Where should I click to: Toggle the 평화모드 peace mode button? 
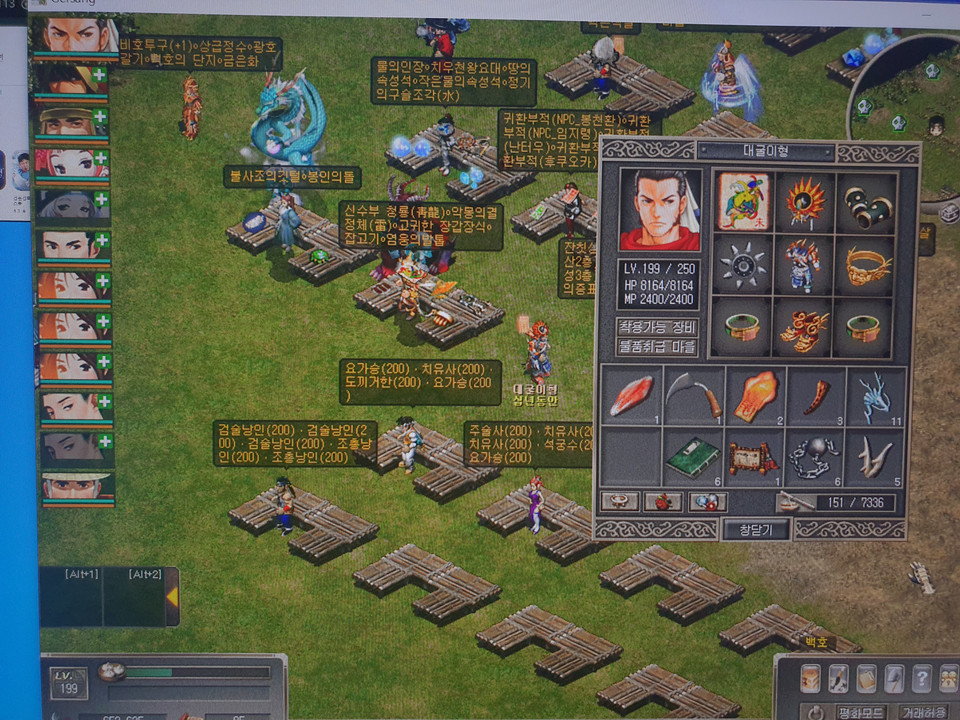[861, 711]
